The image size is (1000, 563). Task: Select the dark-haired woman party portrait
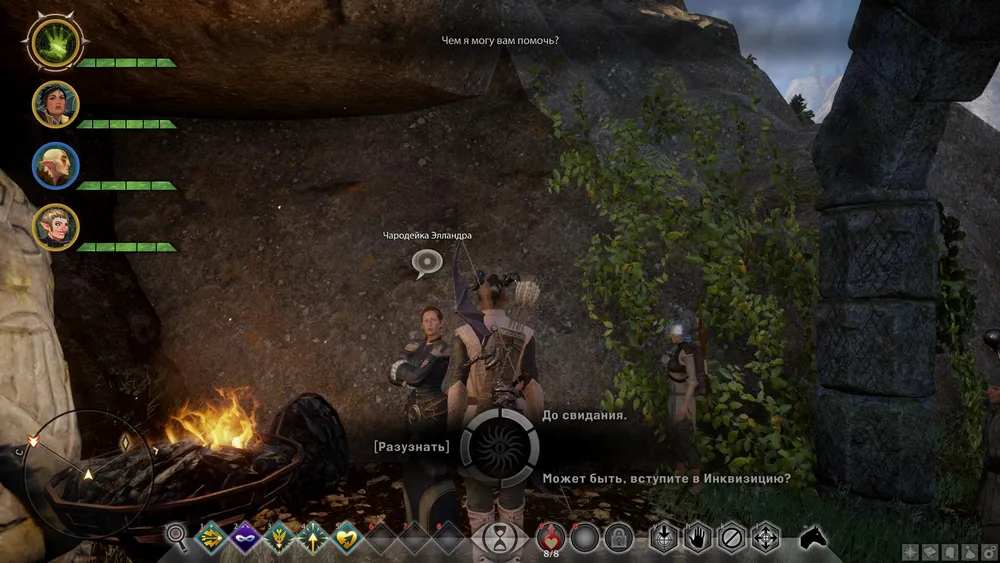point(55,104)
